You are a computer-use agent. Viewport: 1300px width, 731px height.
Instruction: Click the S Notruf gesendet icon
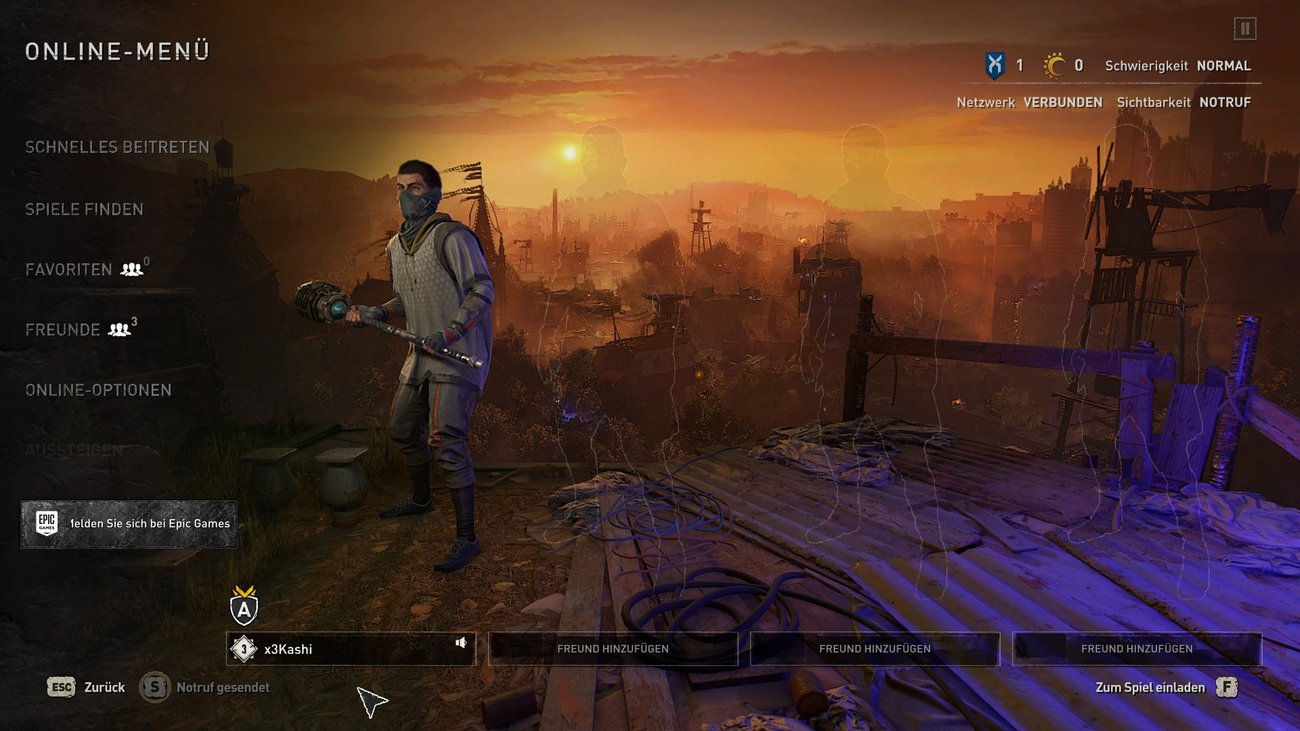point(154,687)
